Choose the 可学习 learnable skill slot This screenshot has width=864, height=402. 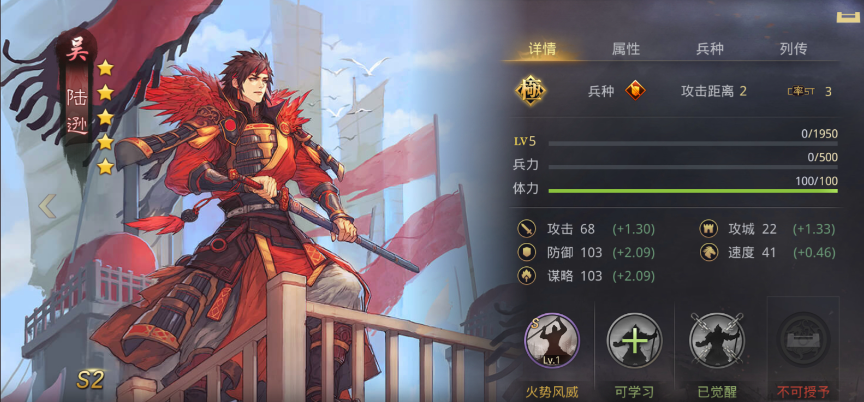pos(634,341)
